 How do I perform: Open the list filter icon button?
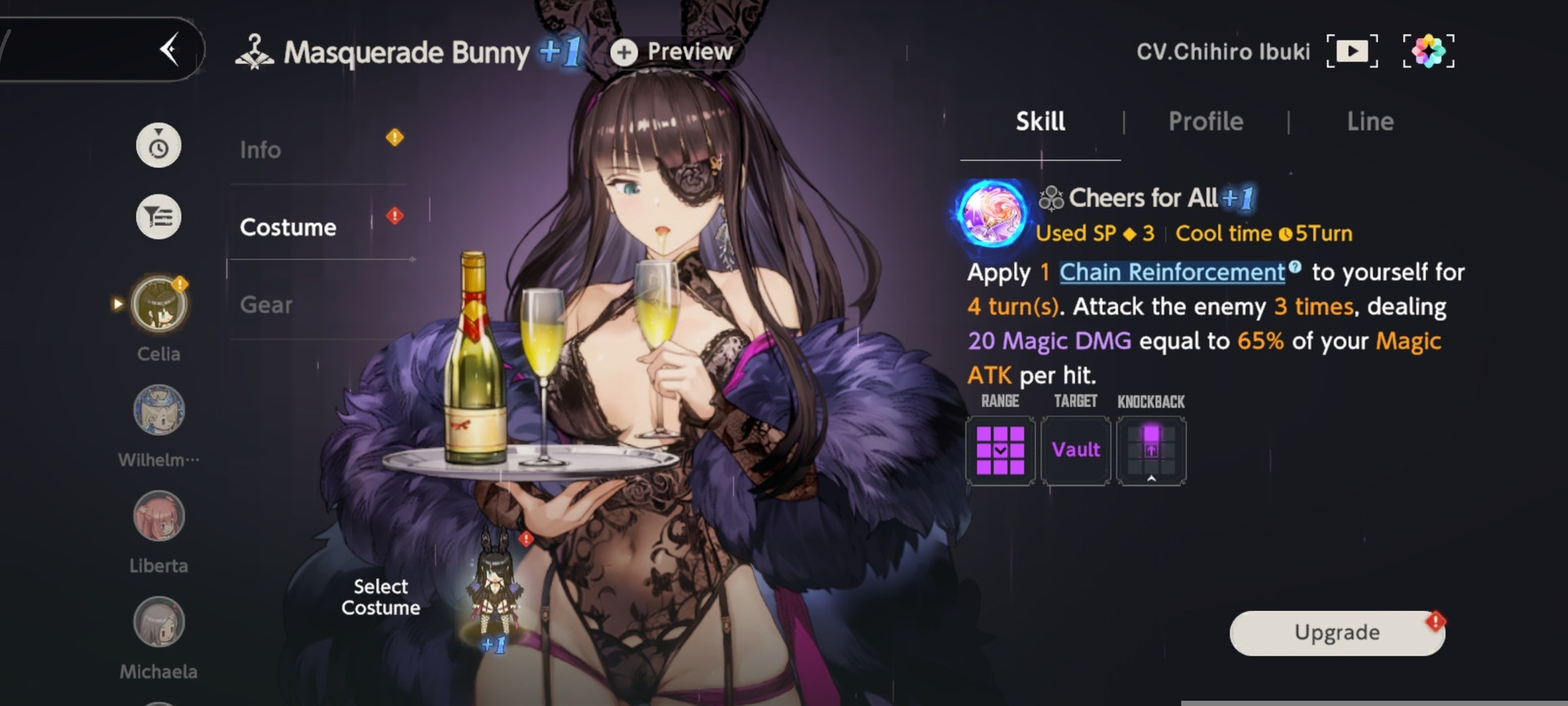click(158, 217)
